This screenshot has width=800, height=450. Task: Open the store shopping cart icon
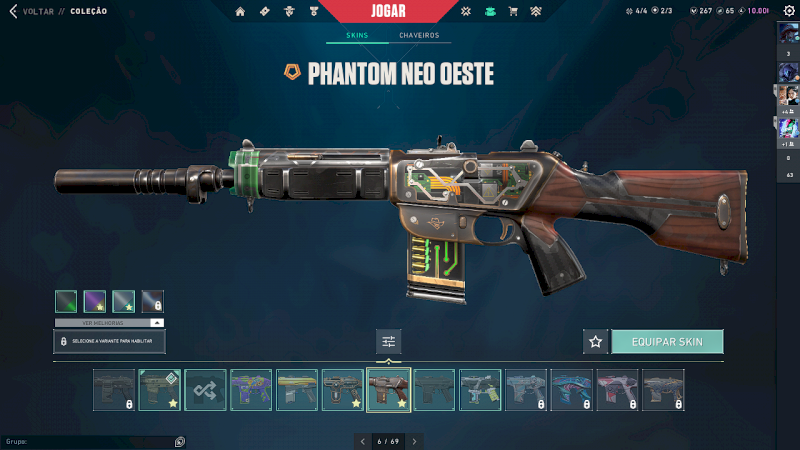pos(513,12)
